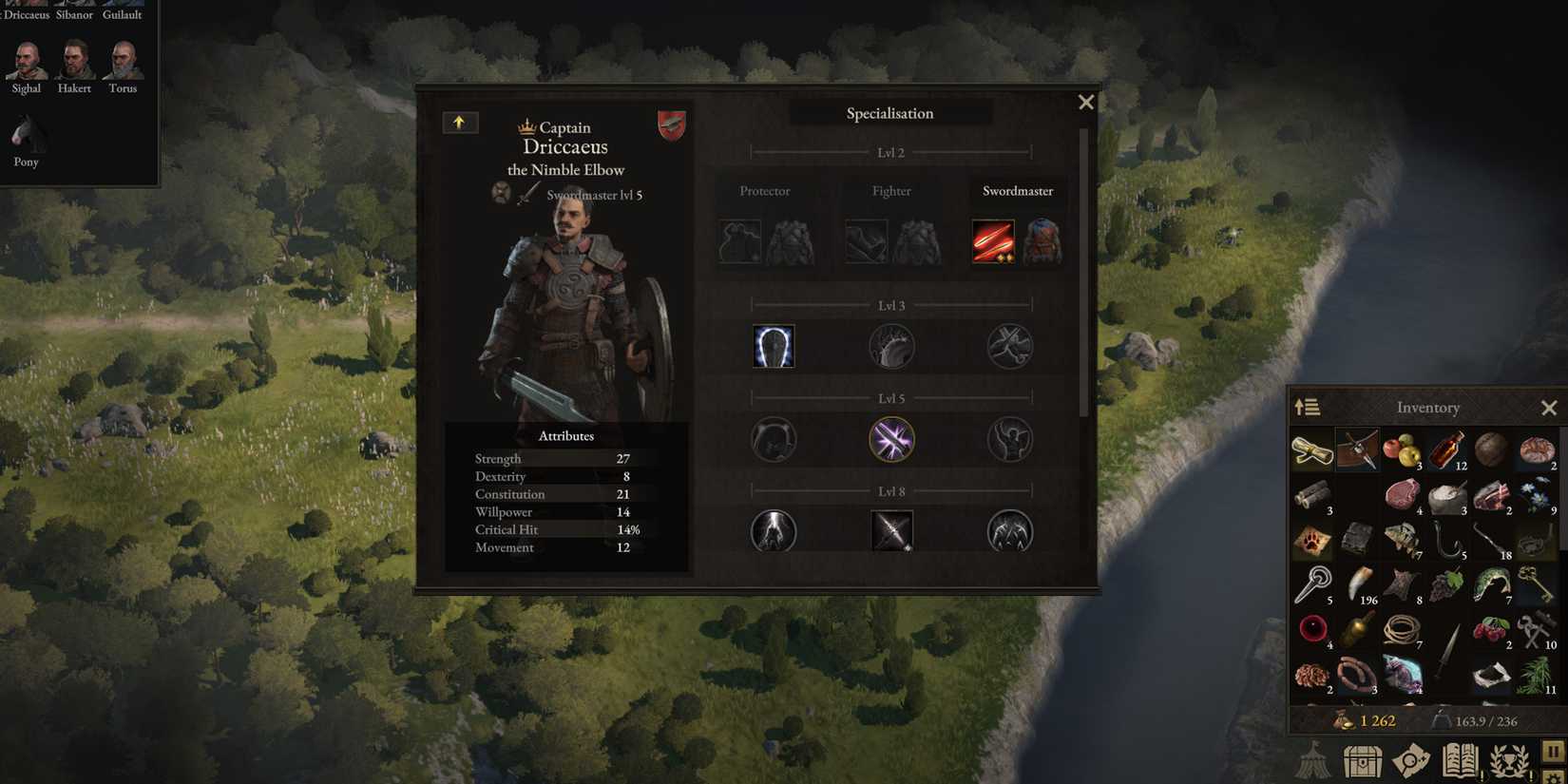Switch to the Protector specialisation

click(x=764, y=191)
